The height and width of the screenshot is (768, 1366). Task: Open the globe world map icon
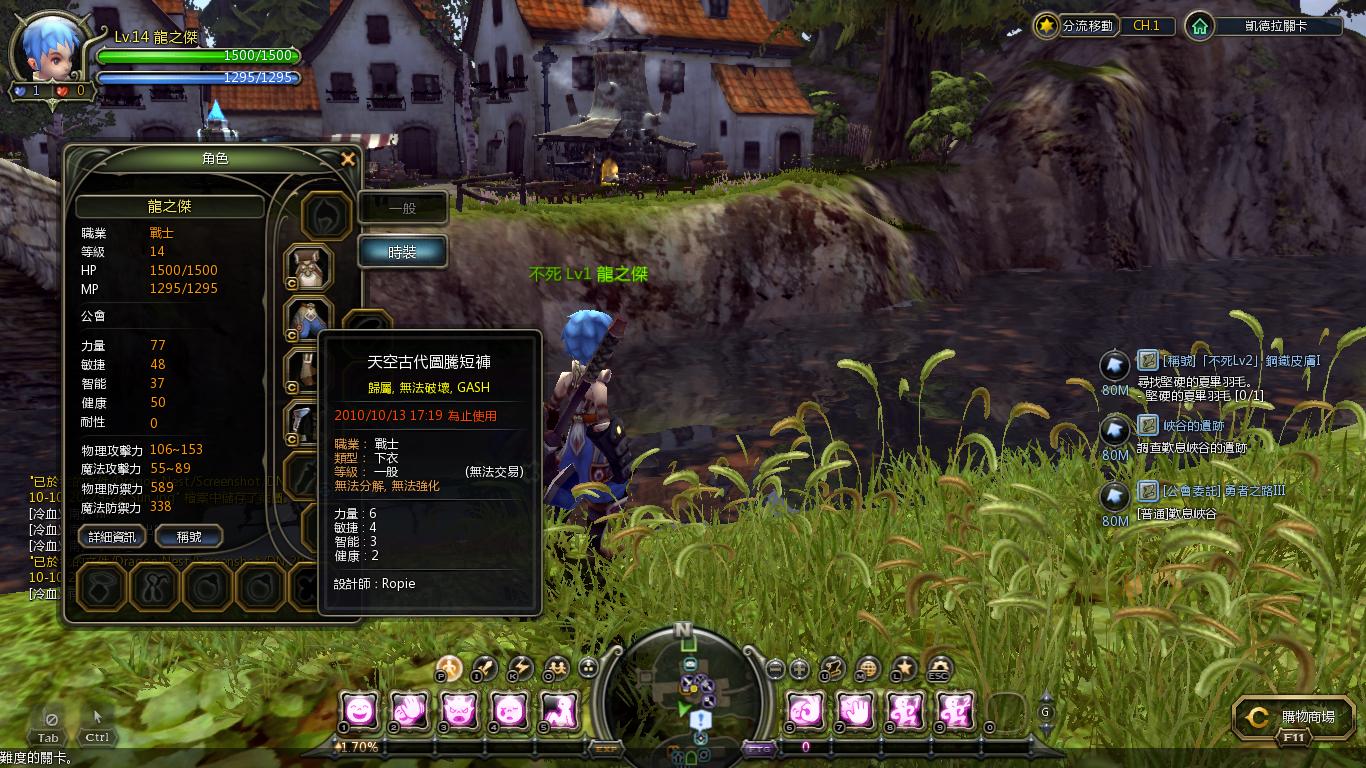pos(868,668)
